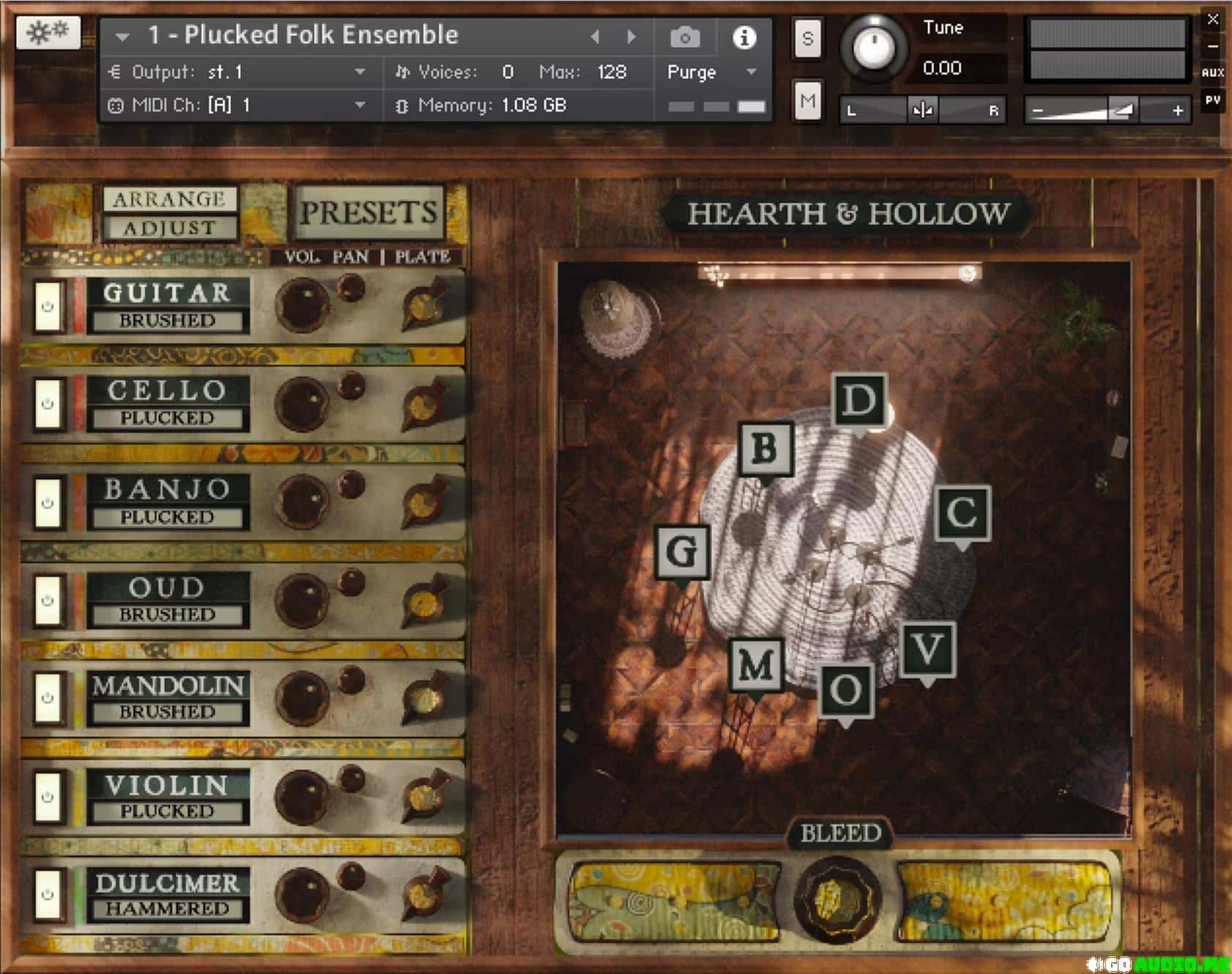The width and height of the screenshot is (1232, 974).
Task: Take a snapshot with the camera icon
Action: point(685,37)
